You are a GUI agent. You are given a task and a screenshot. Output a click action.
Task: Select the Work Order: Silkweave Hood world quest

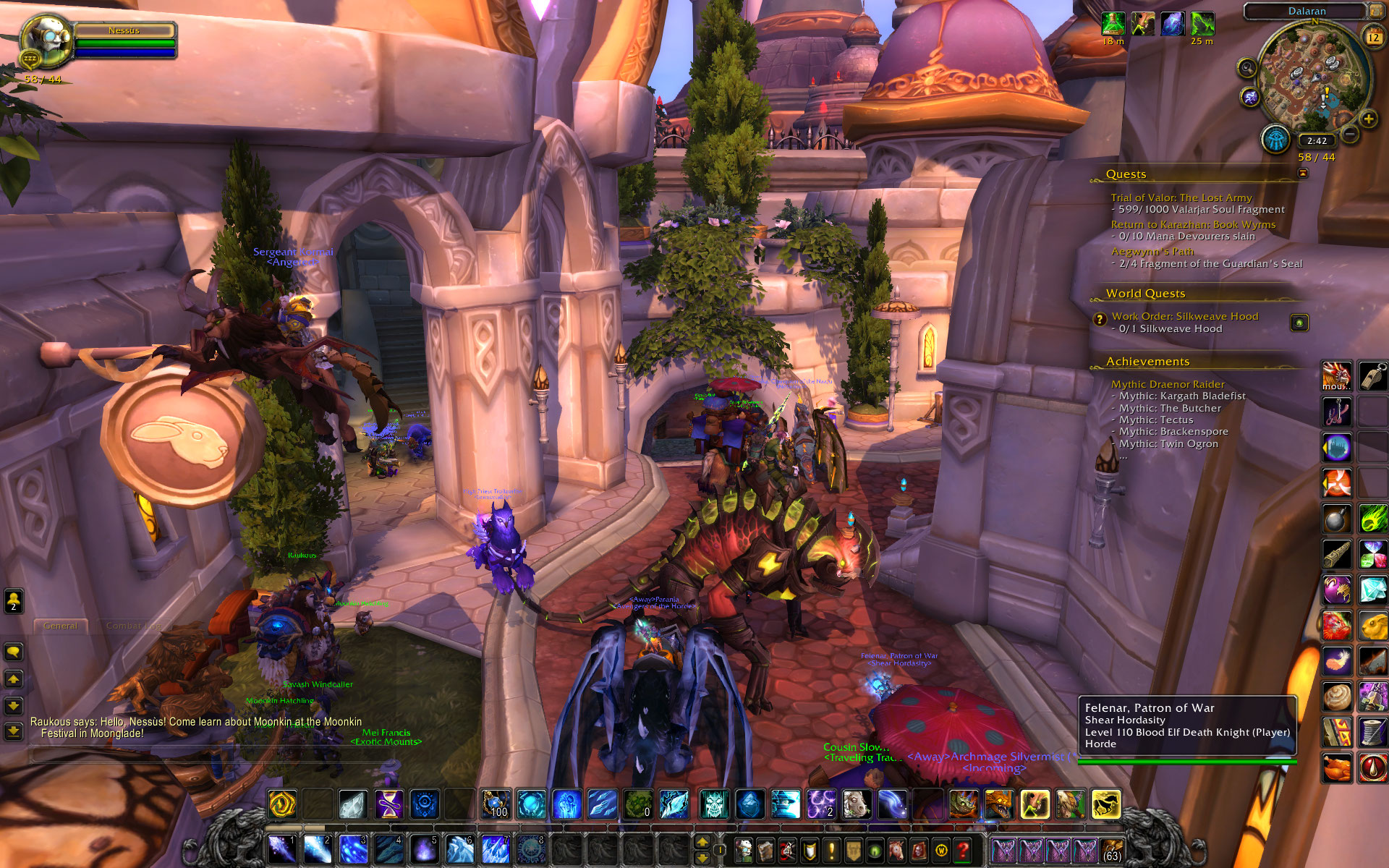[x=1184, y=316]
